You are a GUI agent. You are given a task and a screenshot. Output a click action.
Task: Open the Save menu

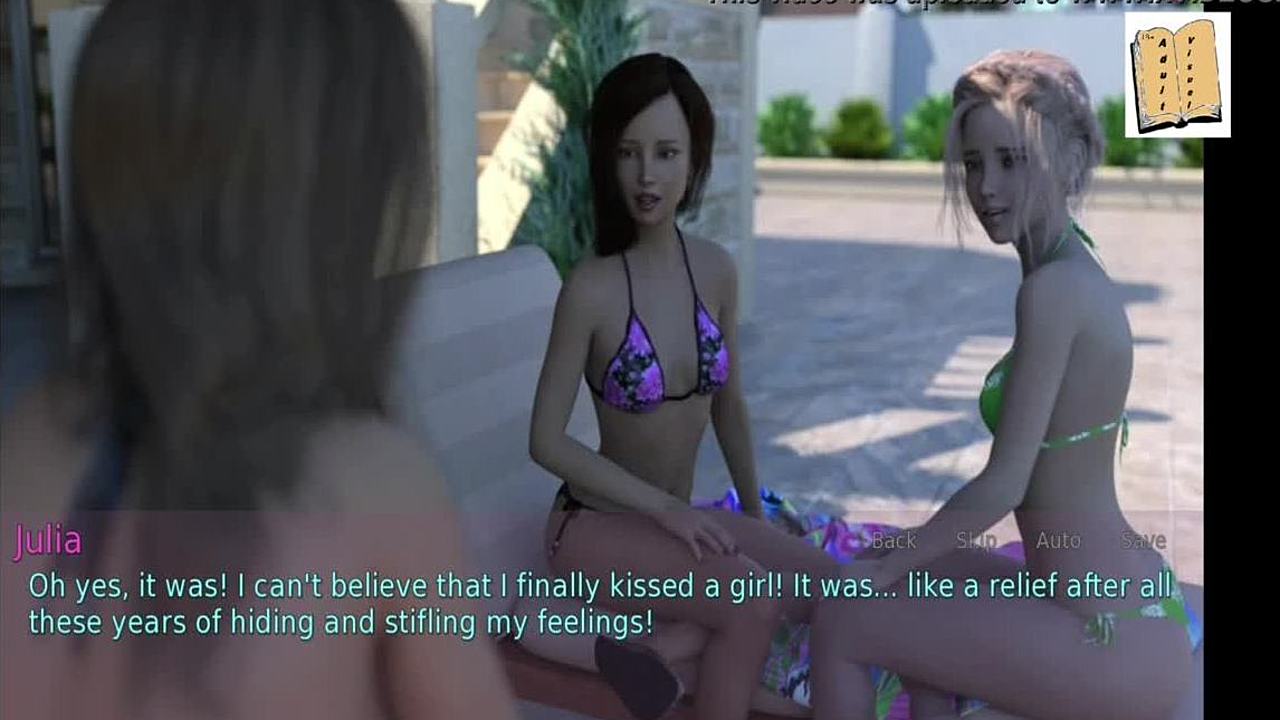pyautogui.click(x=1143, y=541)
